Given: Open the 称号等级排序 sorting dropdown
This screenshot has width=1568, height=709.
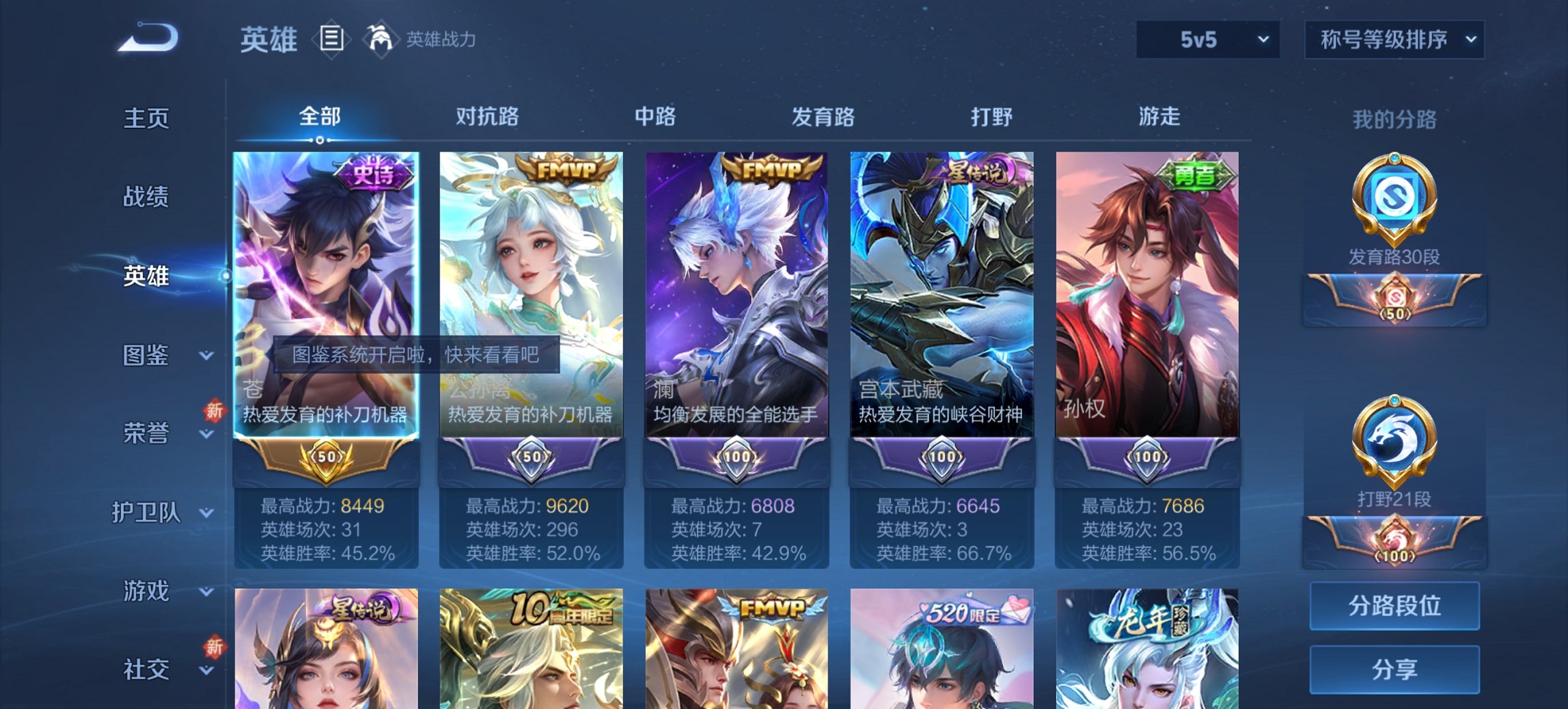Looking at the screenshot, I should click(1393, 40).
